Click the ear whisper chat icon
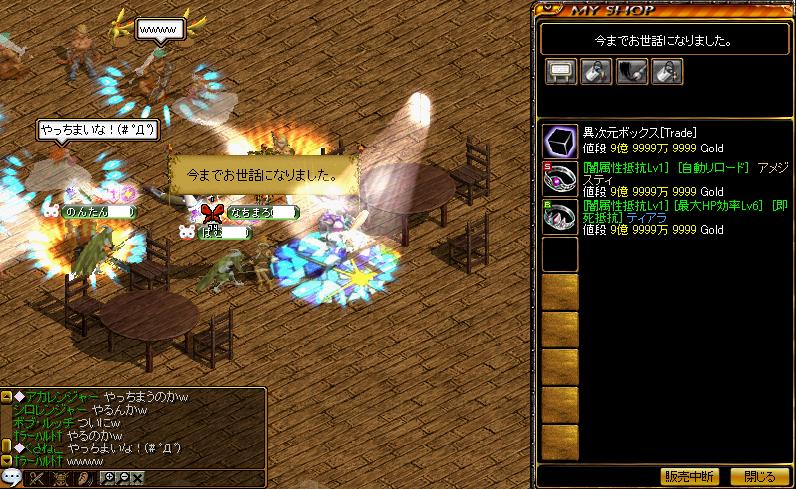Screen dimensions: 796x489 click(82, 478)
